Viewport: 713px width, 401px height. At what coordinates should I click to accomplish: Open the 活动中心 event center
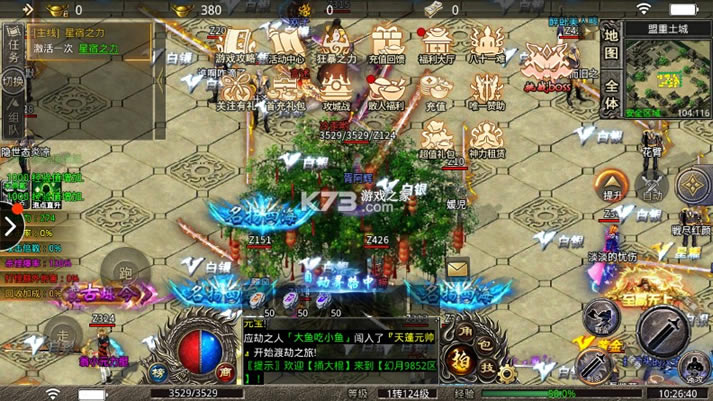[x=286, y=45]
